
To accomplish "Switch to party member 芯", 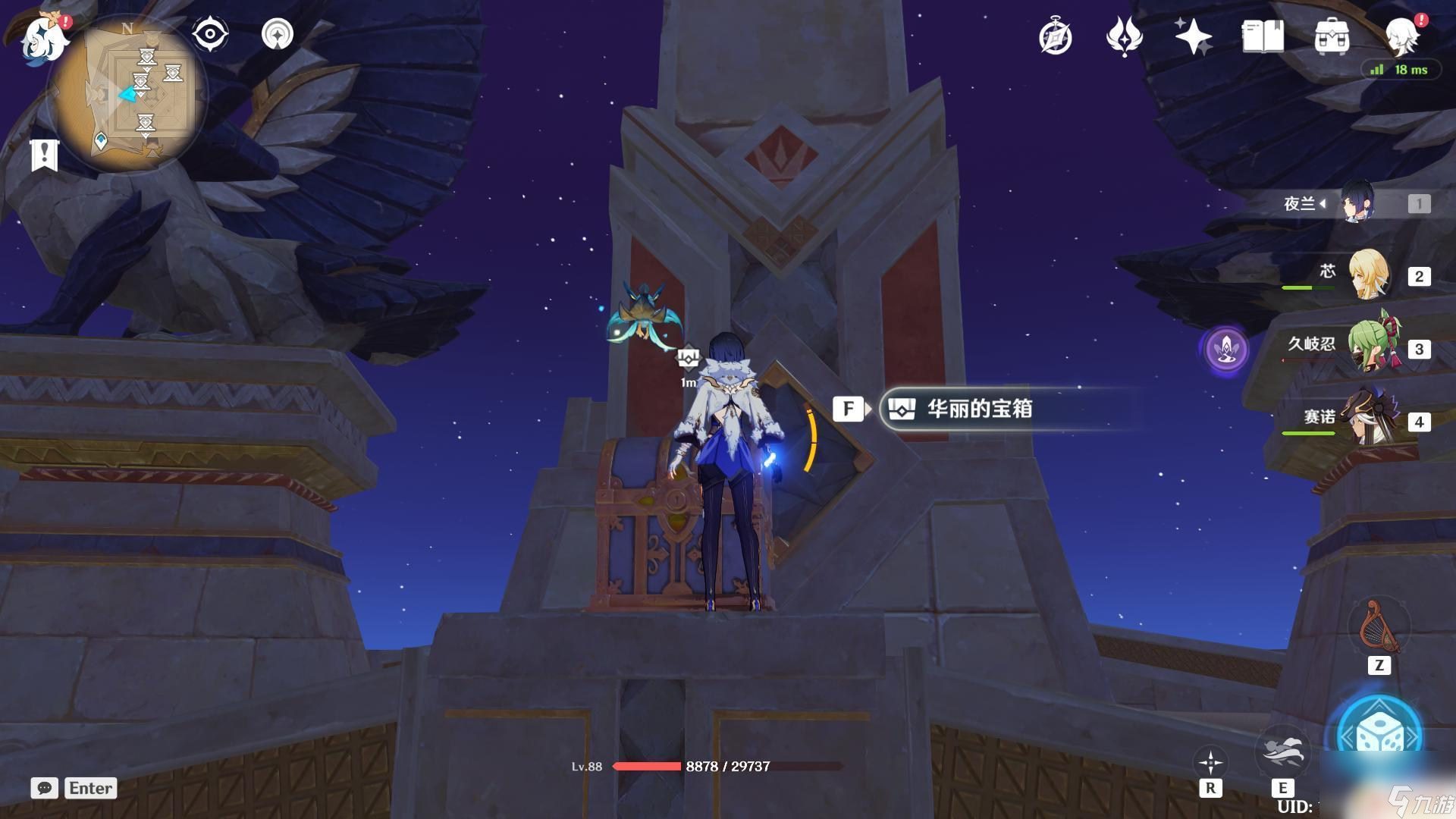I will [x=1369, y=276].
